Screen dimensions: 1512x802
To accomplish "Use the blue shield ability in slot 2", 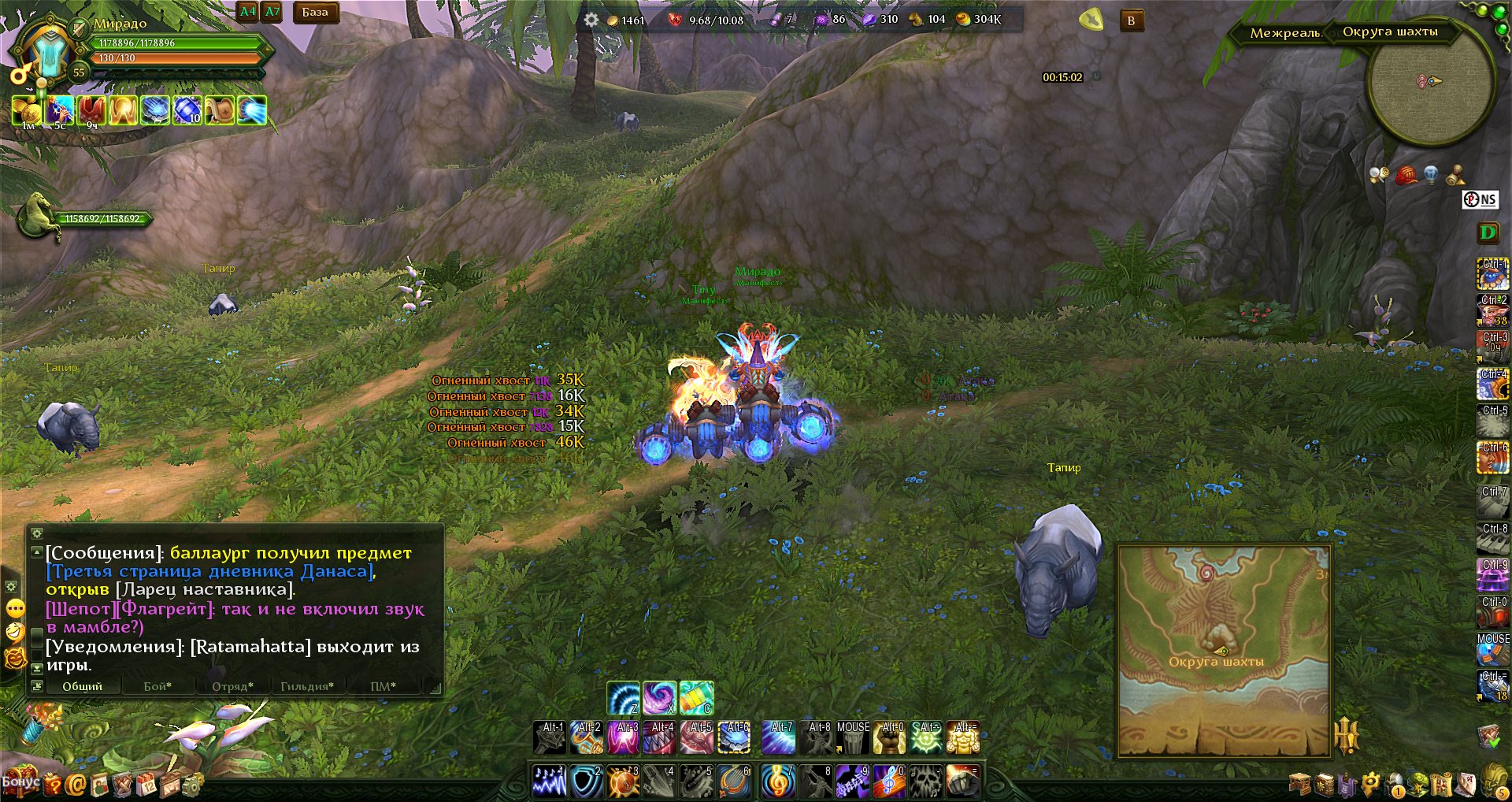I will (587, 782).
